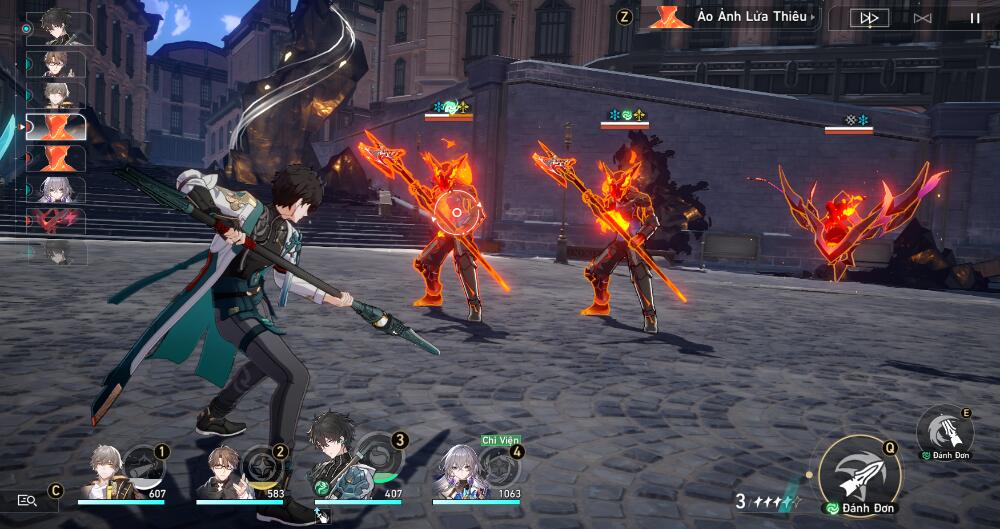Image resolution: width=1000 pixels, height=529 pixels.
Task: Toggle auto-battle mode
Action: point(923,18)
